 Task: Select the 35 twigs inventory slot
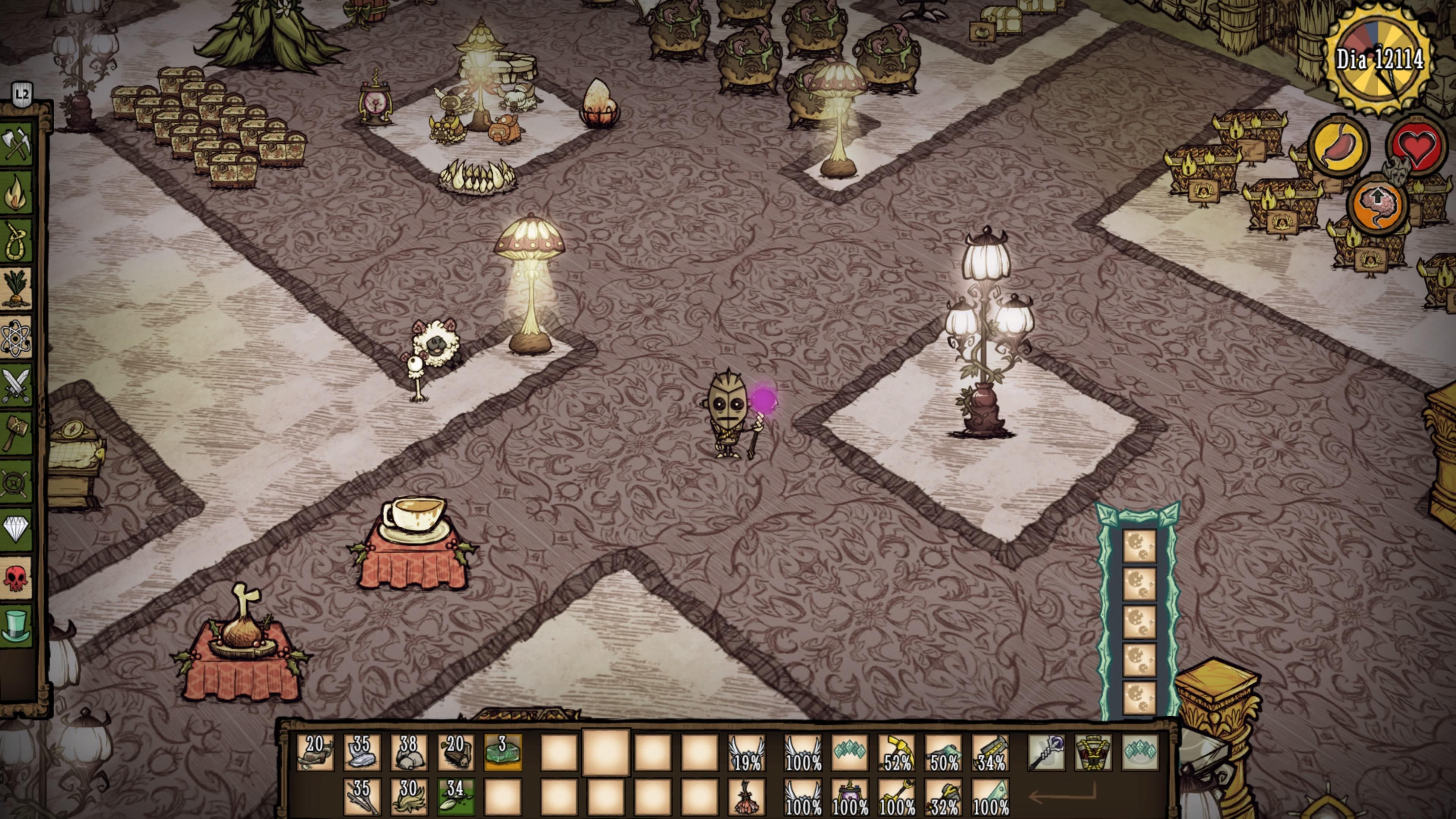pyautogui.click(x=362, y=797)
